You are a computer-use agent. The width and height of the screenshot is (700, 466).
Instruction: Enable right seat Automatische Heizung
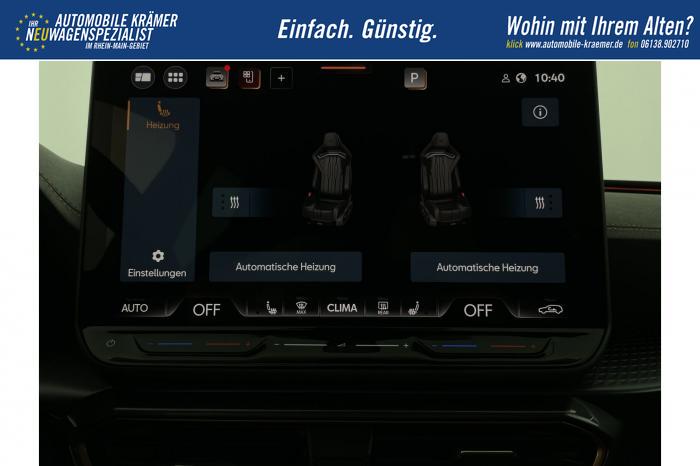click(487, 267)
